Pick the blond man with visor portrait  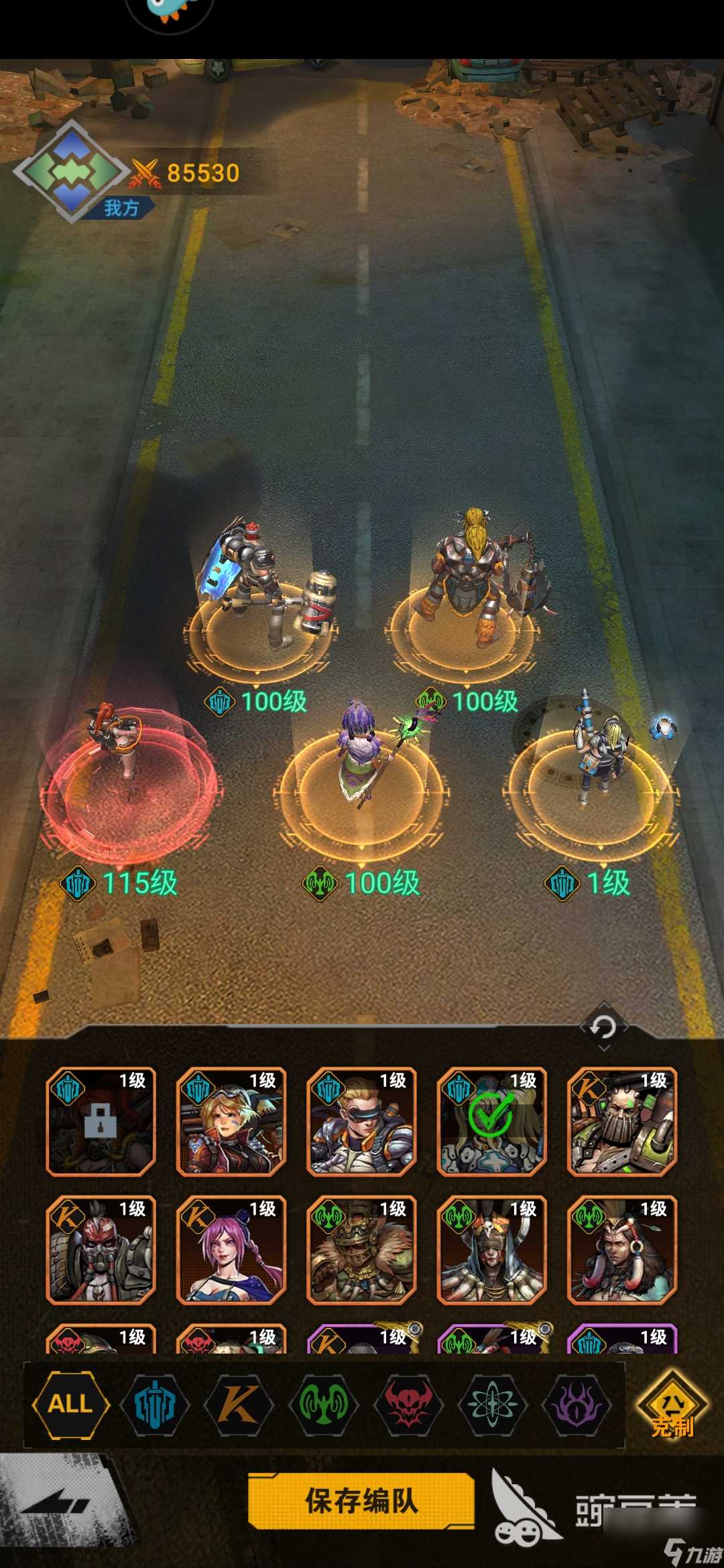(361, 1121)
